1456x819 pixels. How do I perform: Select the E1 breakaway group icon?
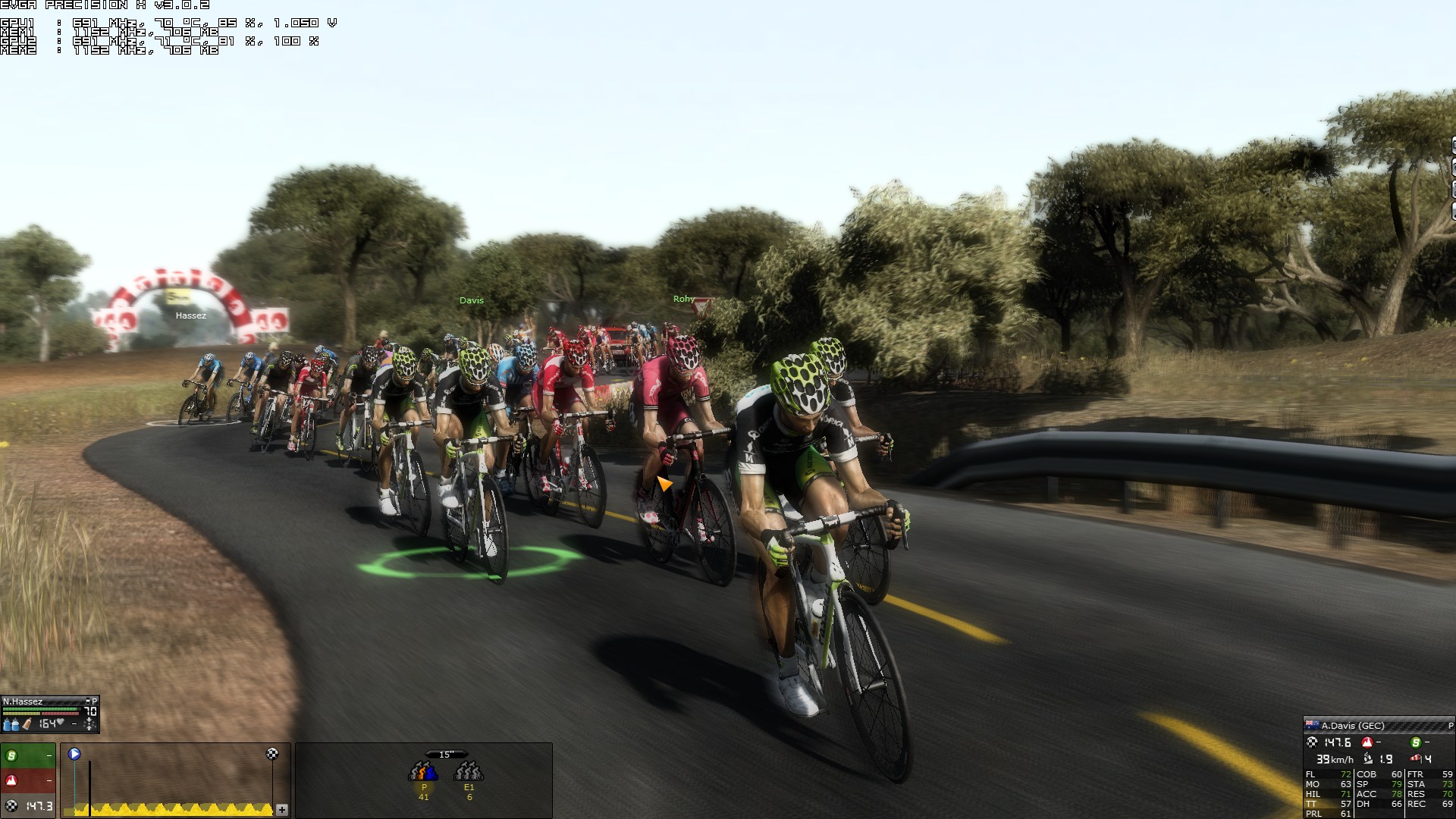[x=469, y=773]
